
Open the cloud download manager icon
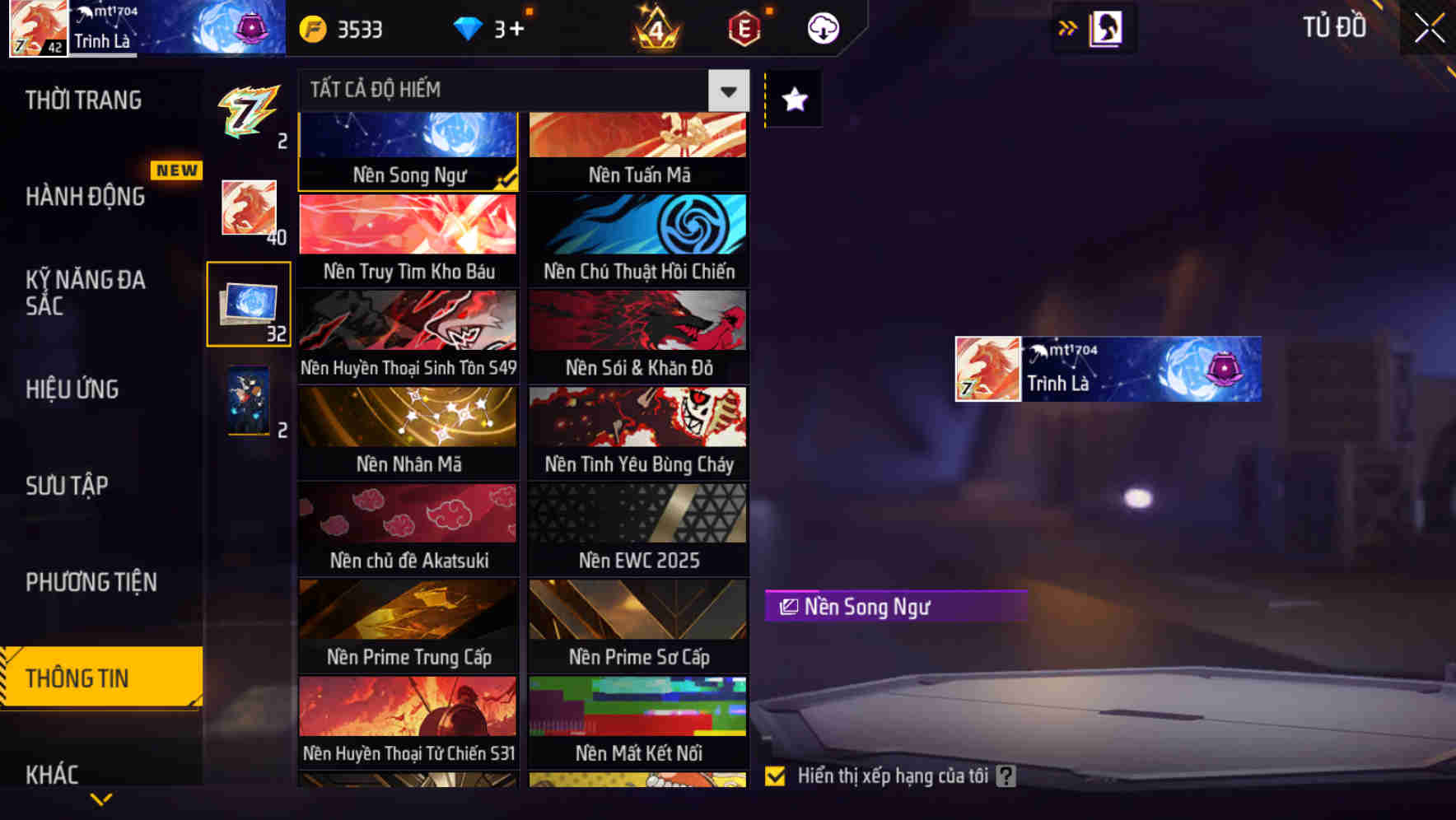pyautogui.click(x=822, y=28)
